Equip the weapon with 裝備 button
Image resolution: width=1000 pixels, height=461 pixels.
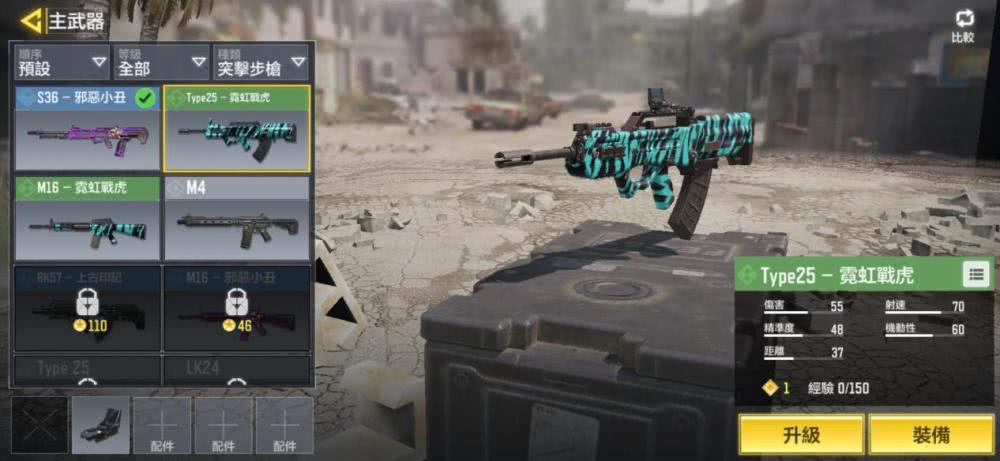(930, 435)
